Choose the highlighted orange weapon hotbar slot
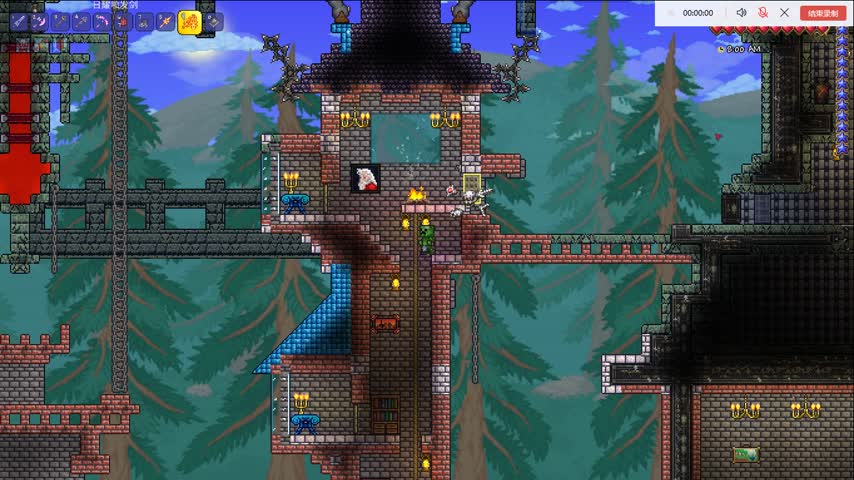 [189, 21]
